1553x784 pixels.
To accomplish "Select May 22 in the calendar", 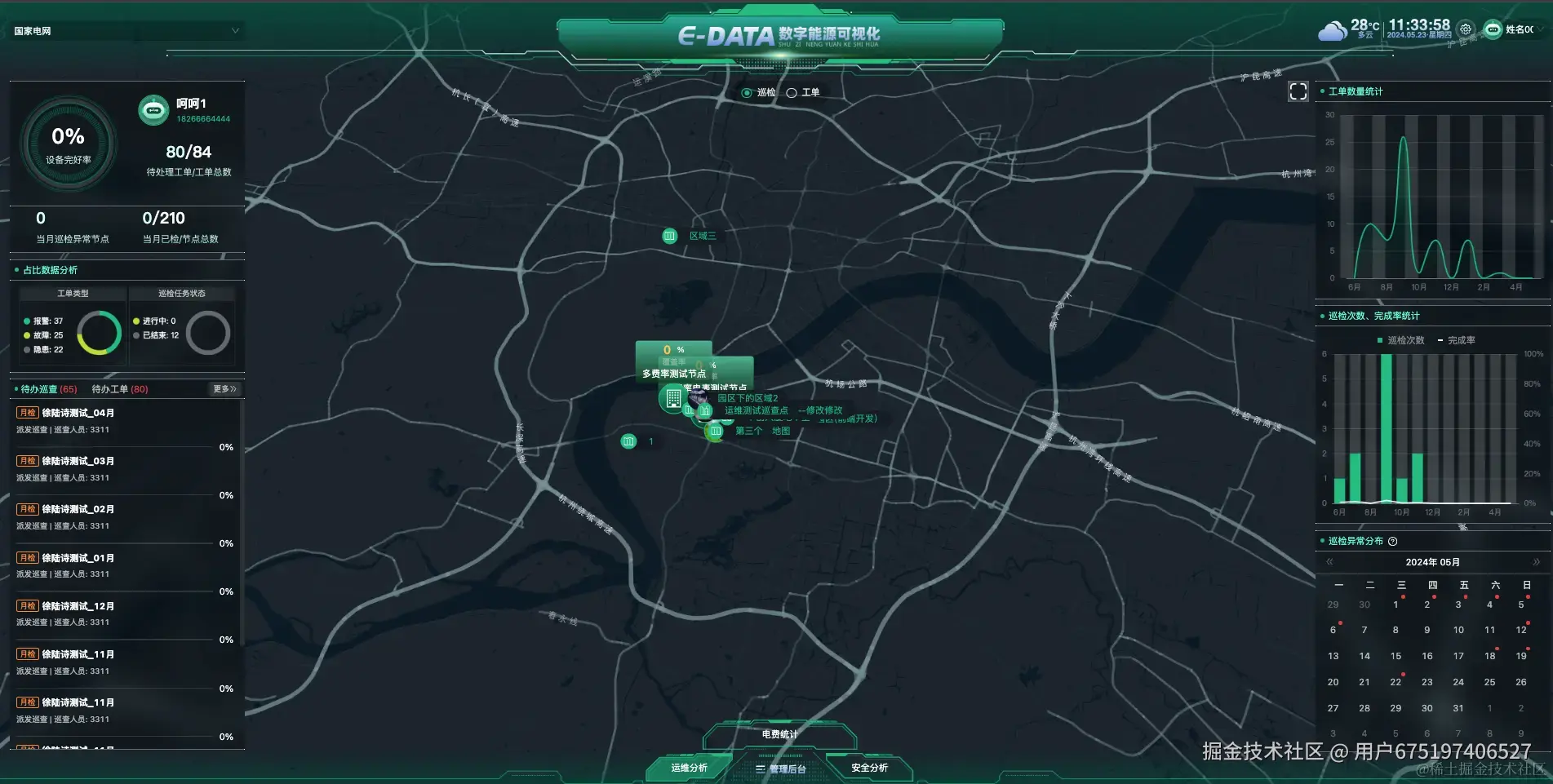I will coord(1395,682).
